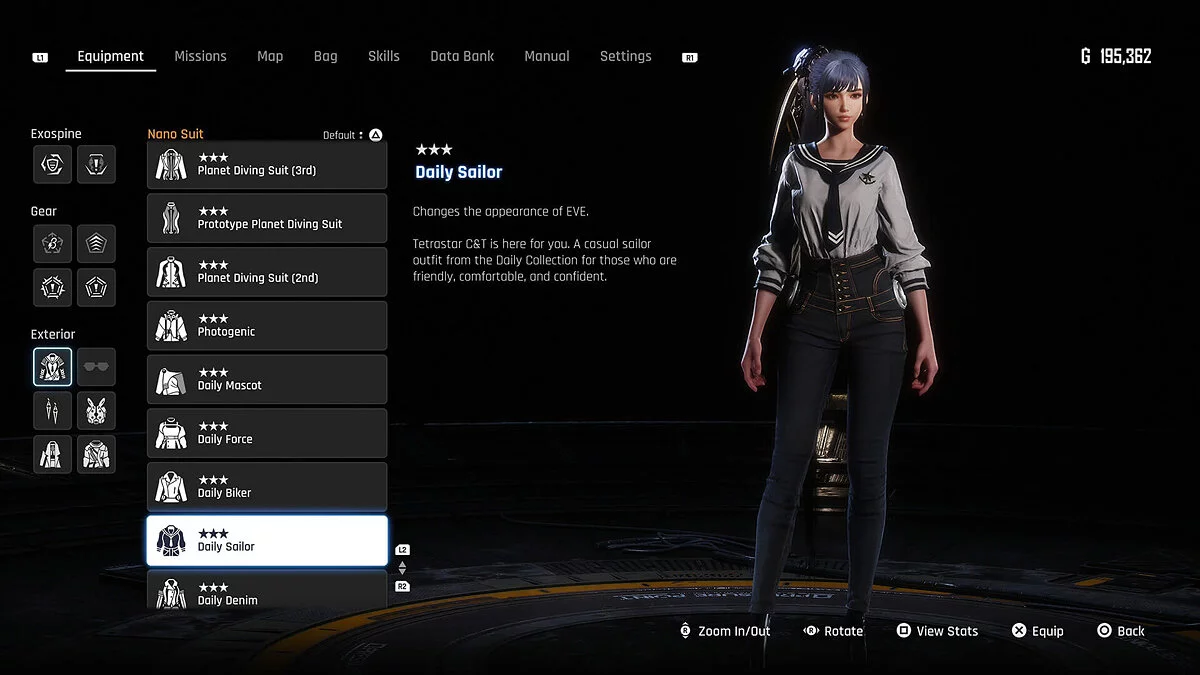Open the Map tab

click(x=270, y=56)
